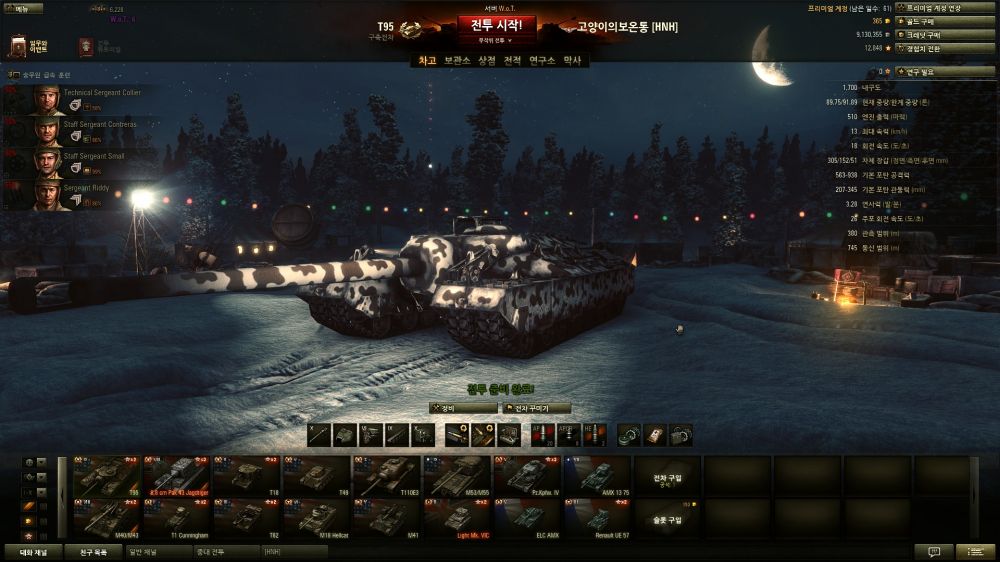Choose the M18 Hellcat in the carousel
This screenshot has height=562, width=1000.
pyautogui.click(x=316, y=519)
